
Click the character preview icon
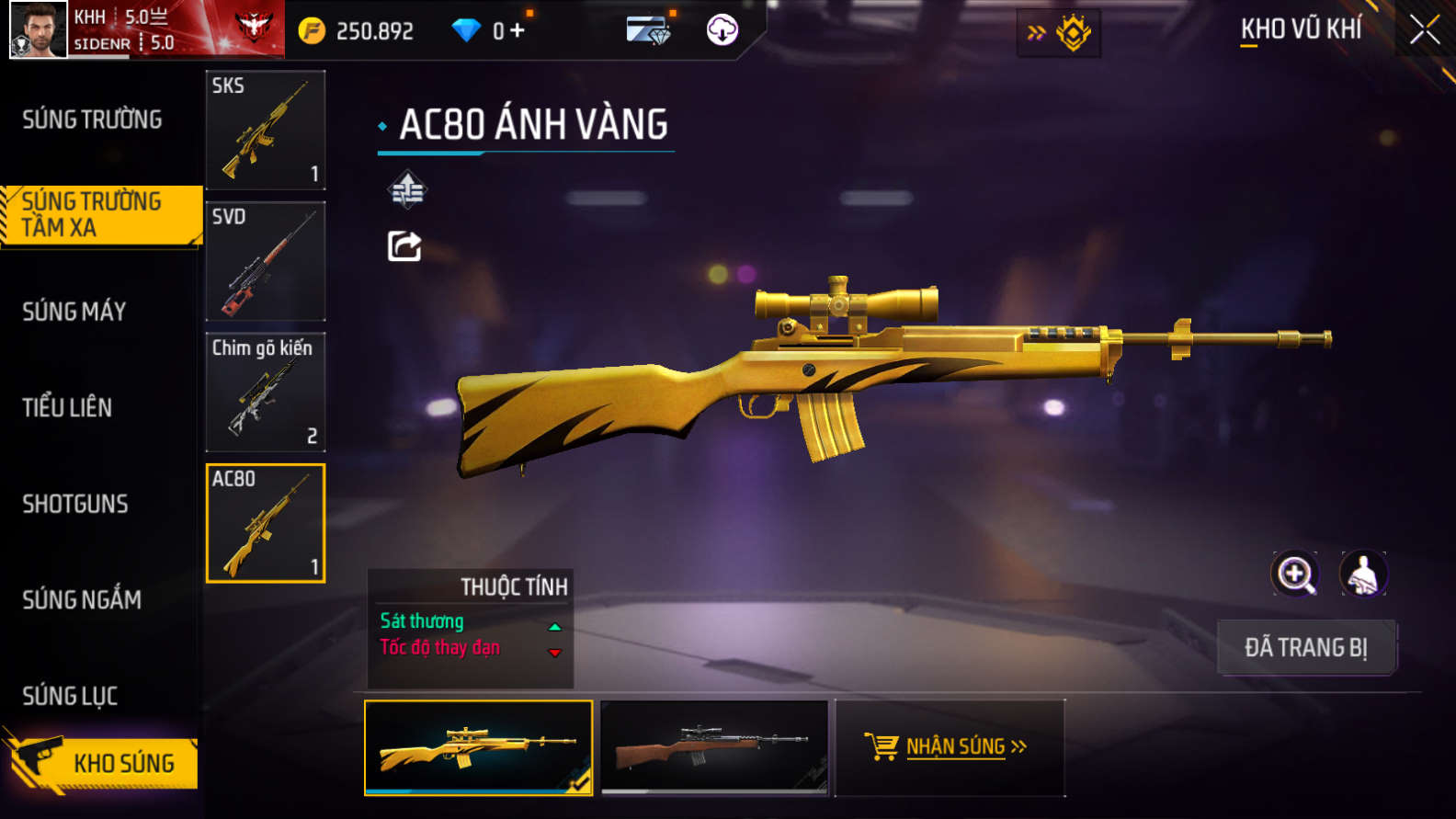coord(1363,574)
